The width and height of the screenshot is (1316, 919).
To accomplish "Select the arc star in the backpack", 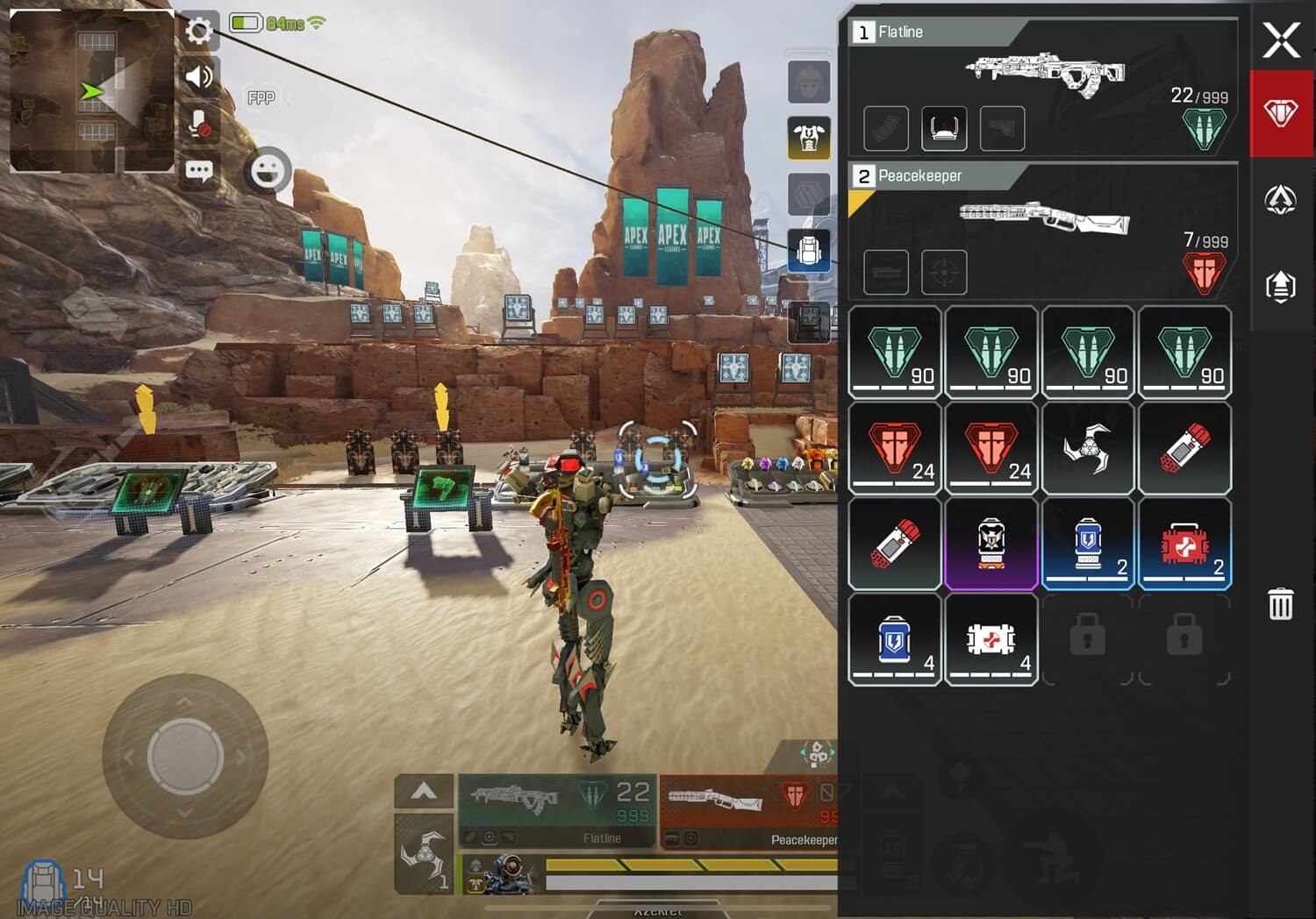I will pyautogui.click(x=1088, y=448).
